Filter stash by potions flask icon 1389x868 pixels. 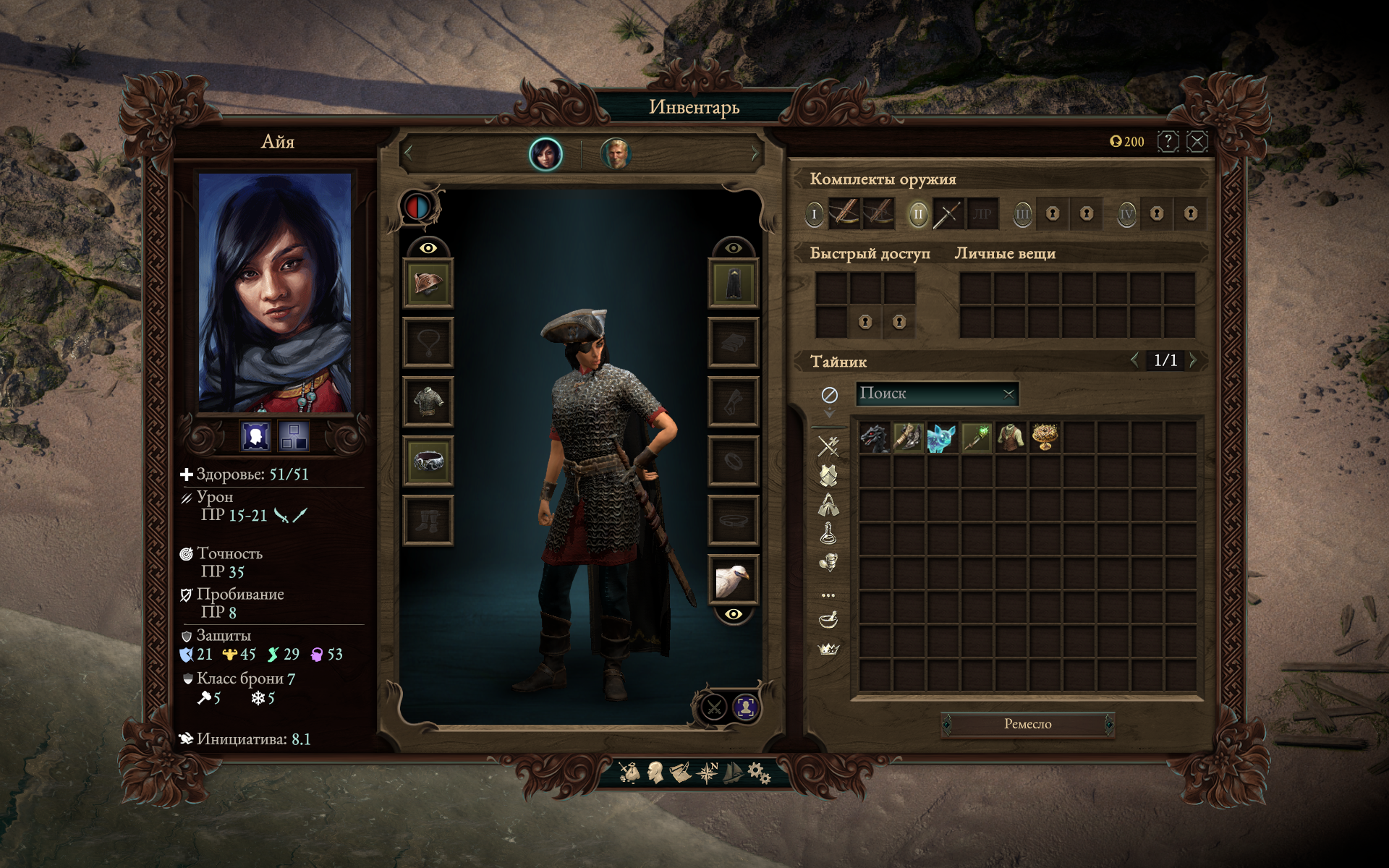coord(828,533)
